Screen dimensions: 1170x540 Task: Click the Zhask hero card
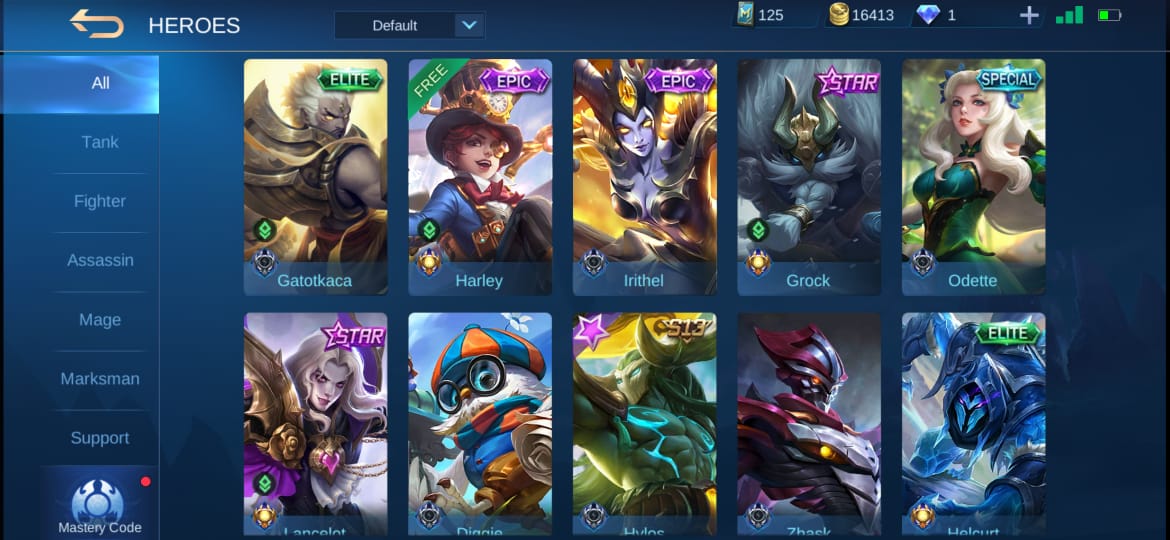(809, 424)
